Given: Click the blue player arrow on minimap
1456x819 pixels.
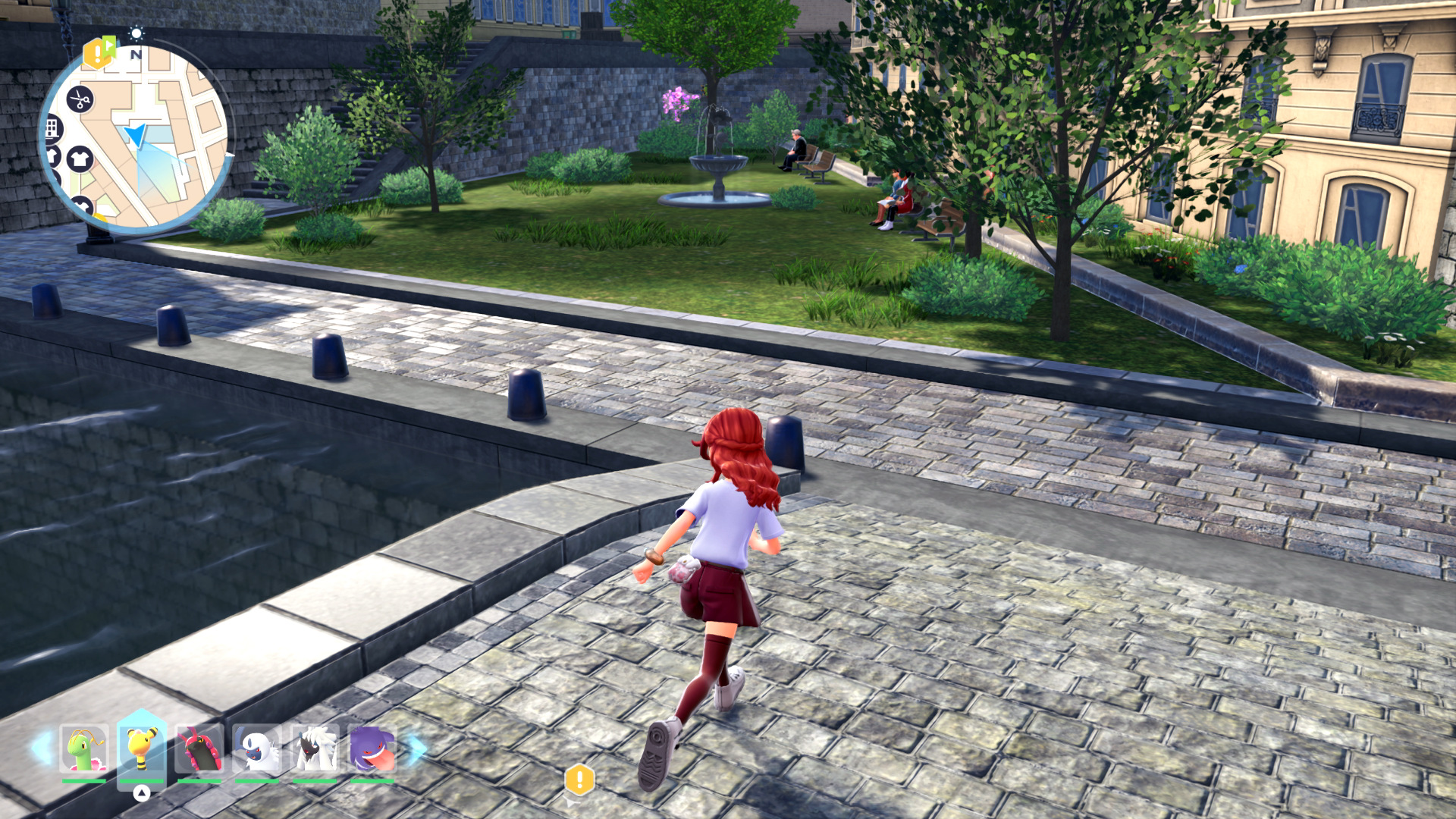Looking at the screenshot, I should [x=136, y=135].
